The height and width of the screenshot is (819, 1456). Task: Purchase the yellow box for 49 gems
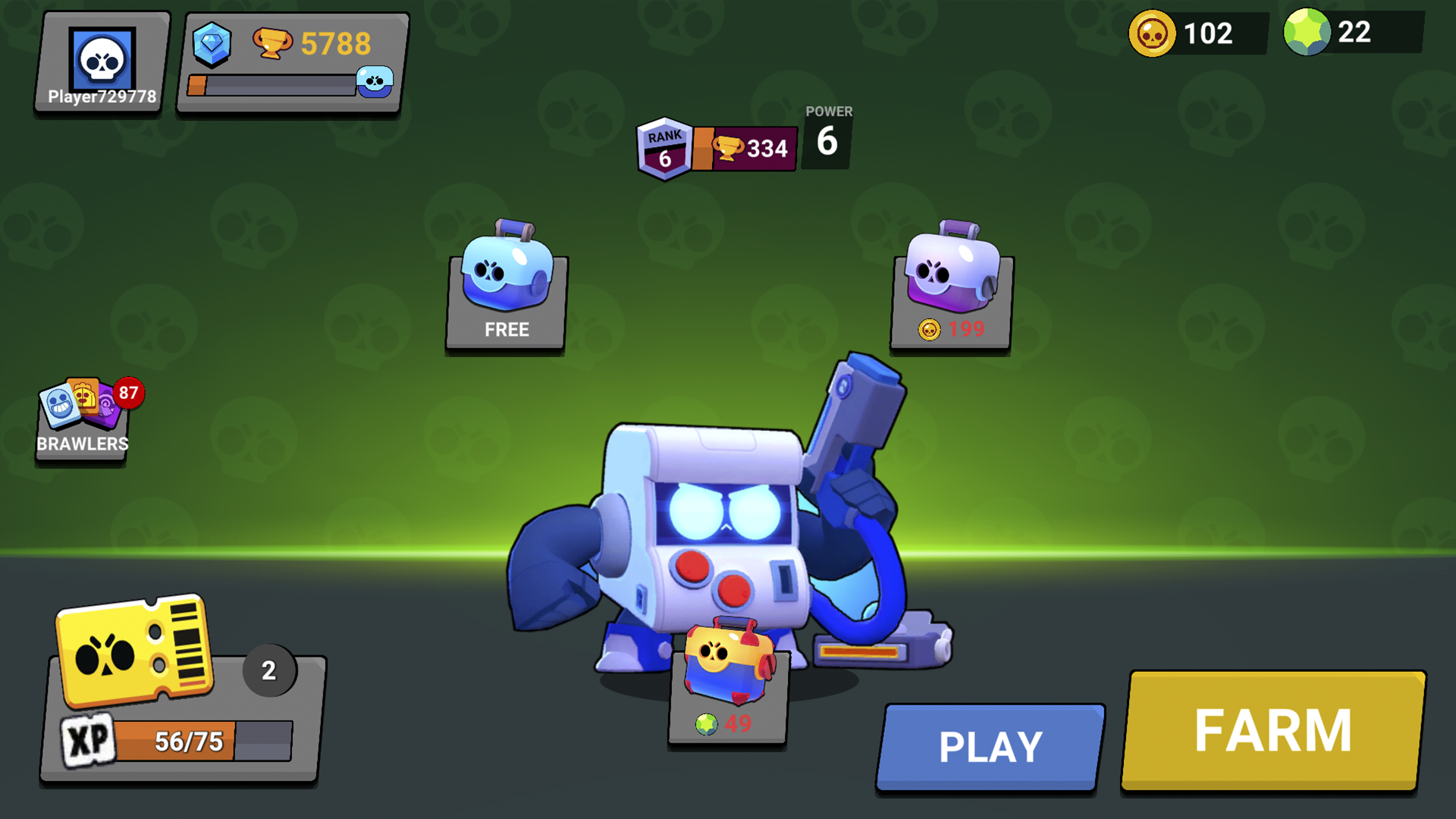click(x=728, y=667)
